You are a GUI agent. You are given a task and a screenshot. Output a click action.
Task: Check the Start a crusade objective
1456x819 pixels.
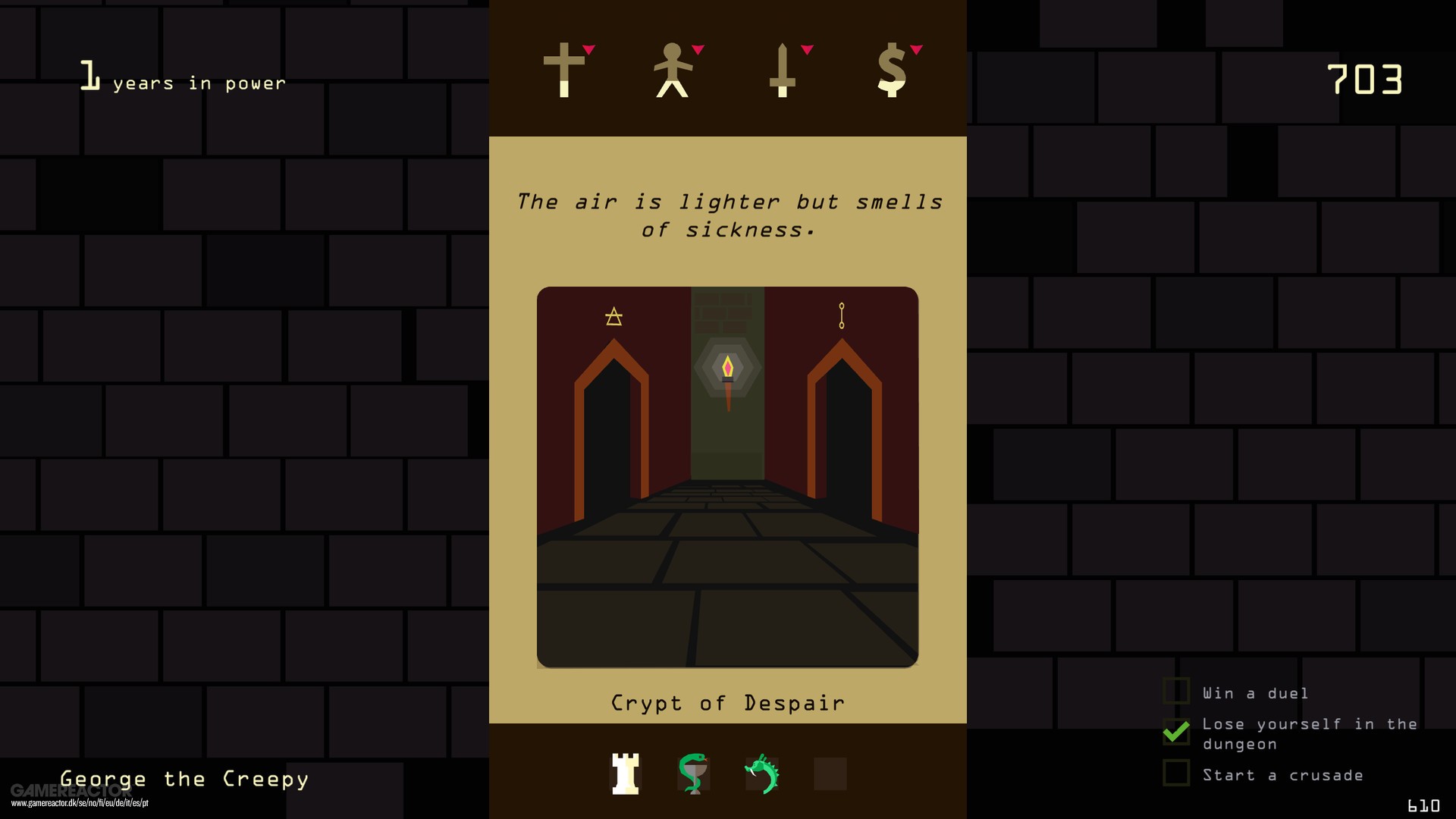[x=1176, y=773]
